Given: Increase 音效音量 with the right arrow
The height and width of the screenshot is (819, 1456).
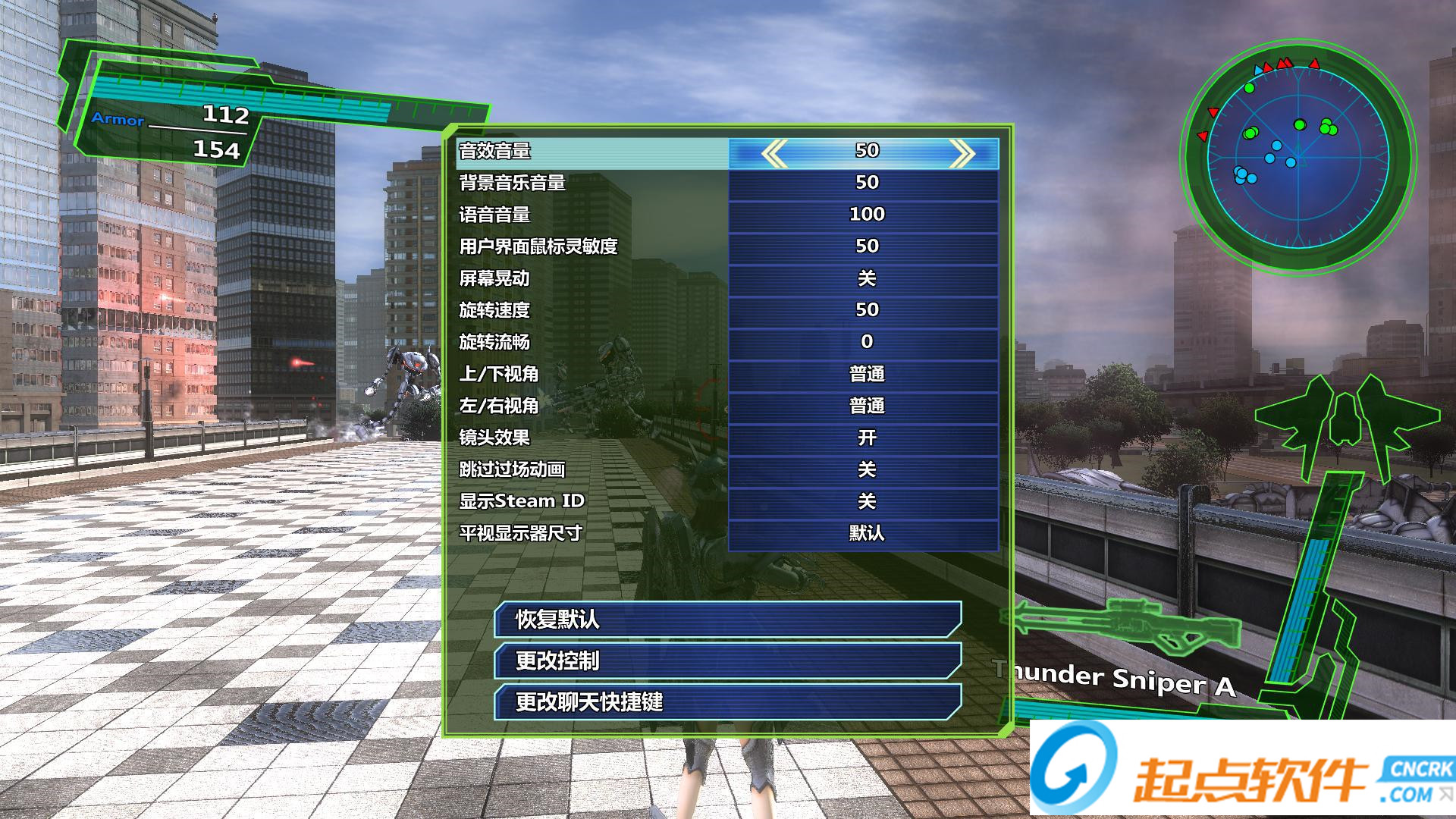Looking at the screenshot, I should click(x=961, y=153).
